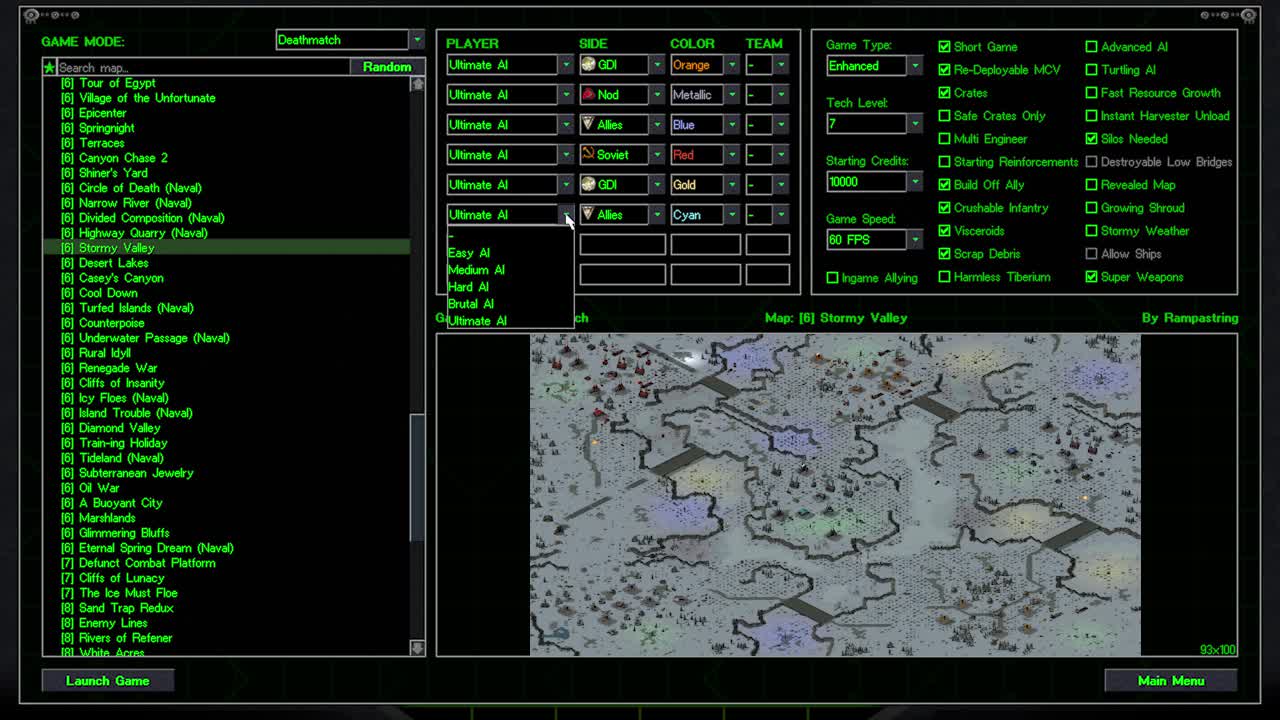Image resolution: width=1280 pixels, height=720 pixels.
Task: Open the Orange color dropdown for player one
Action: click(733, 64)
